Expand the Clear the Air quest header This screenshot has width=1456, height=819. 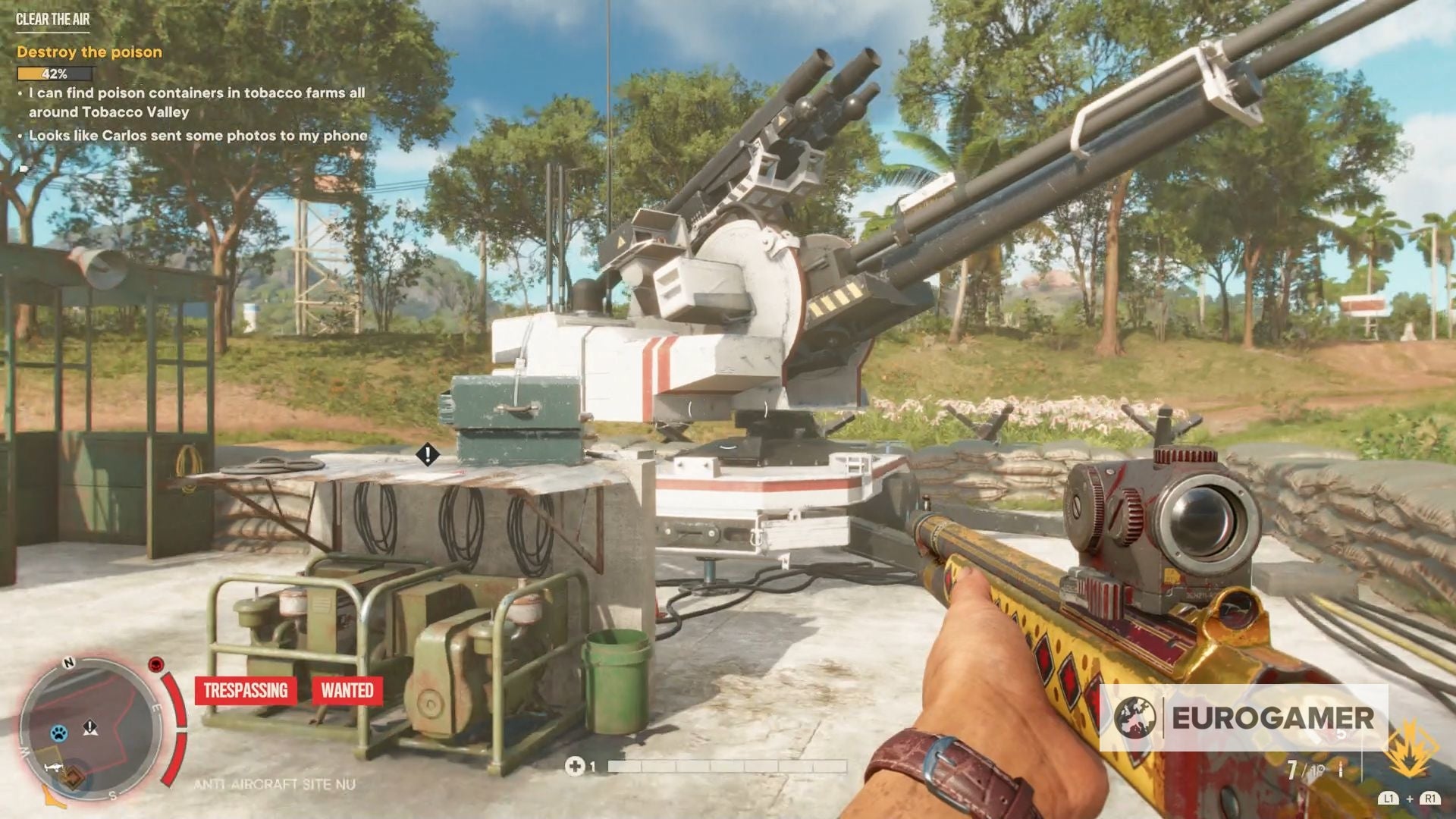coord(52,19)
